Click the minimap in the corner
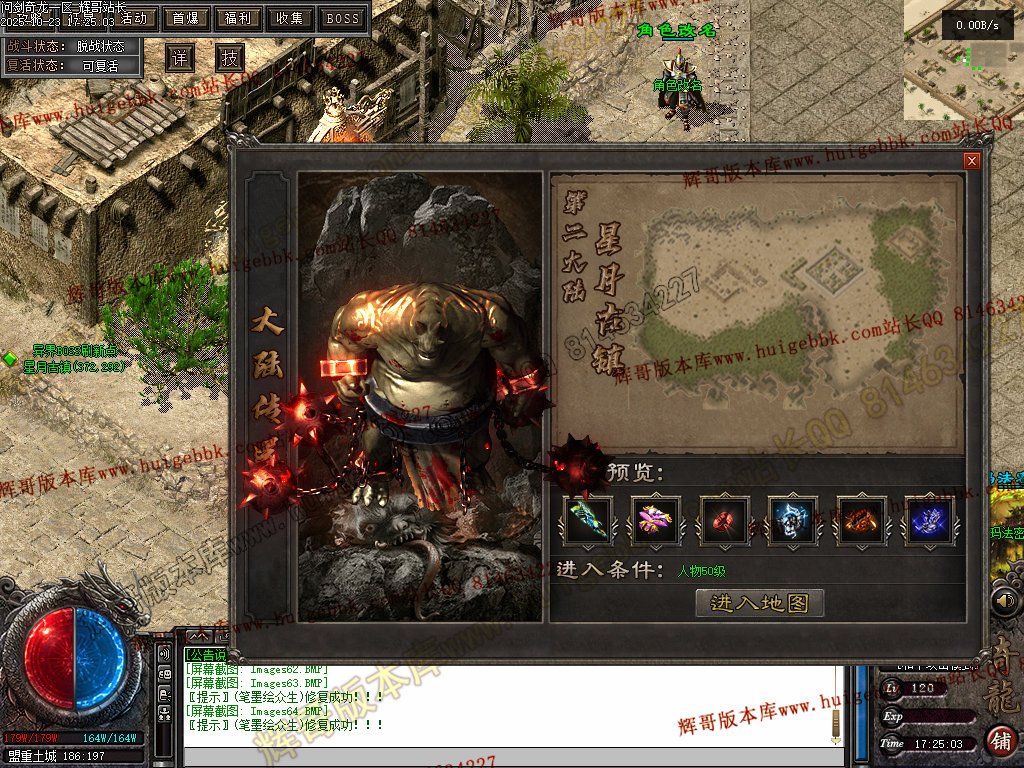 (964, 60)
